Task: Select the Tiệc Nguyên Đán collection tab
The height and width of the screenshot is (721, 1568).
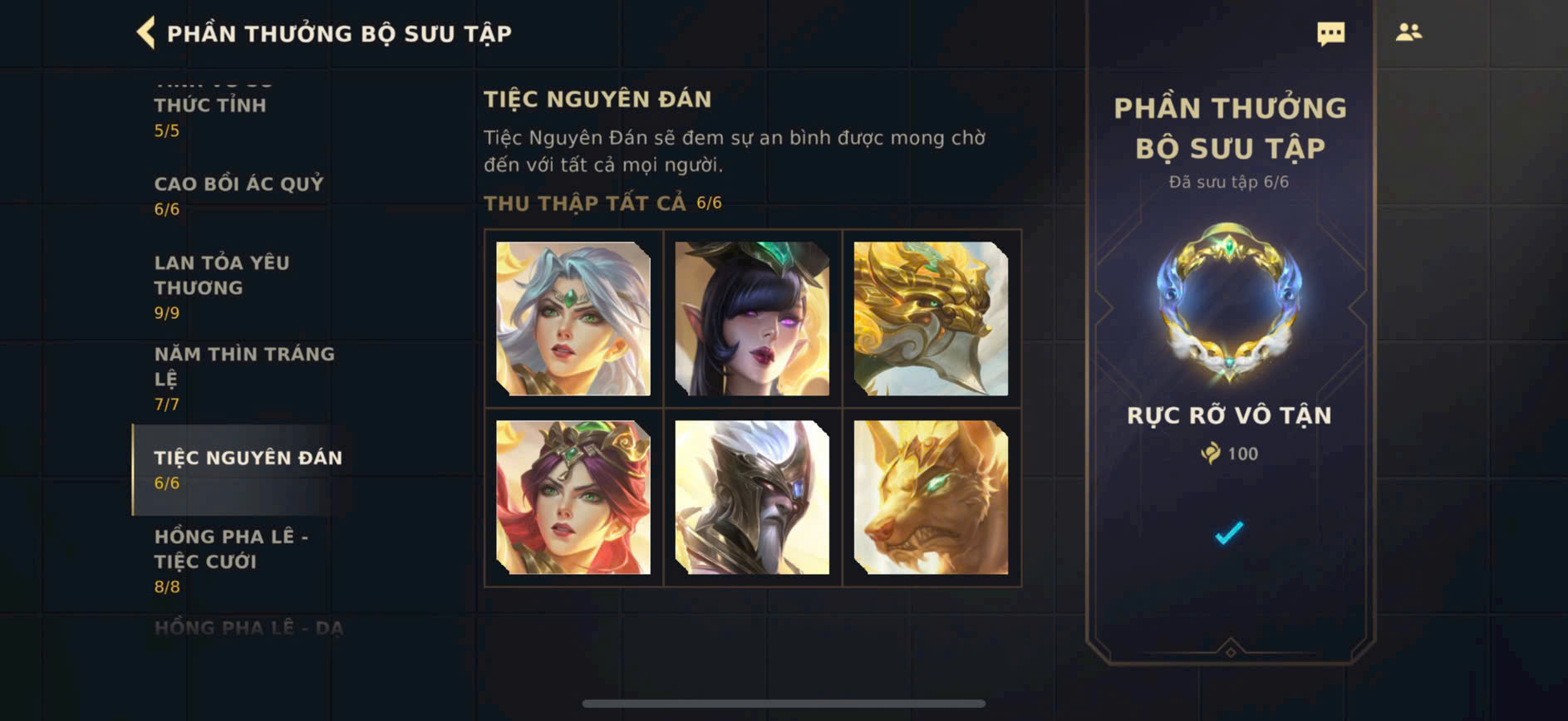Action: point(247,469)
